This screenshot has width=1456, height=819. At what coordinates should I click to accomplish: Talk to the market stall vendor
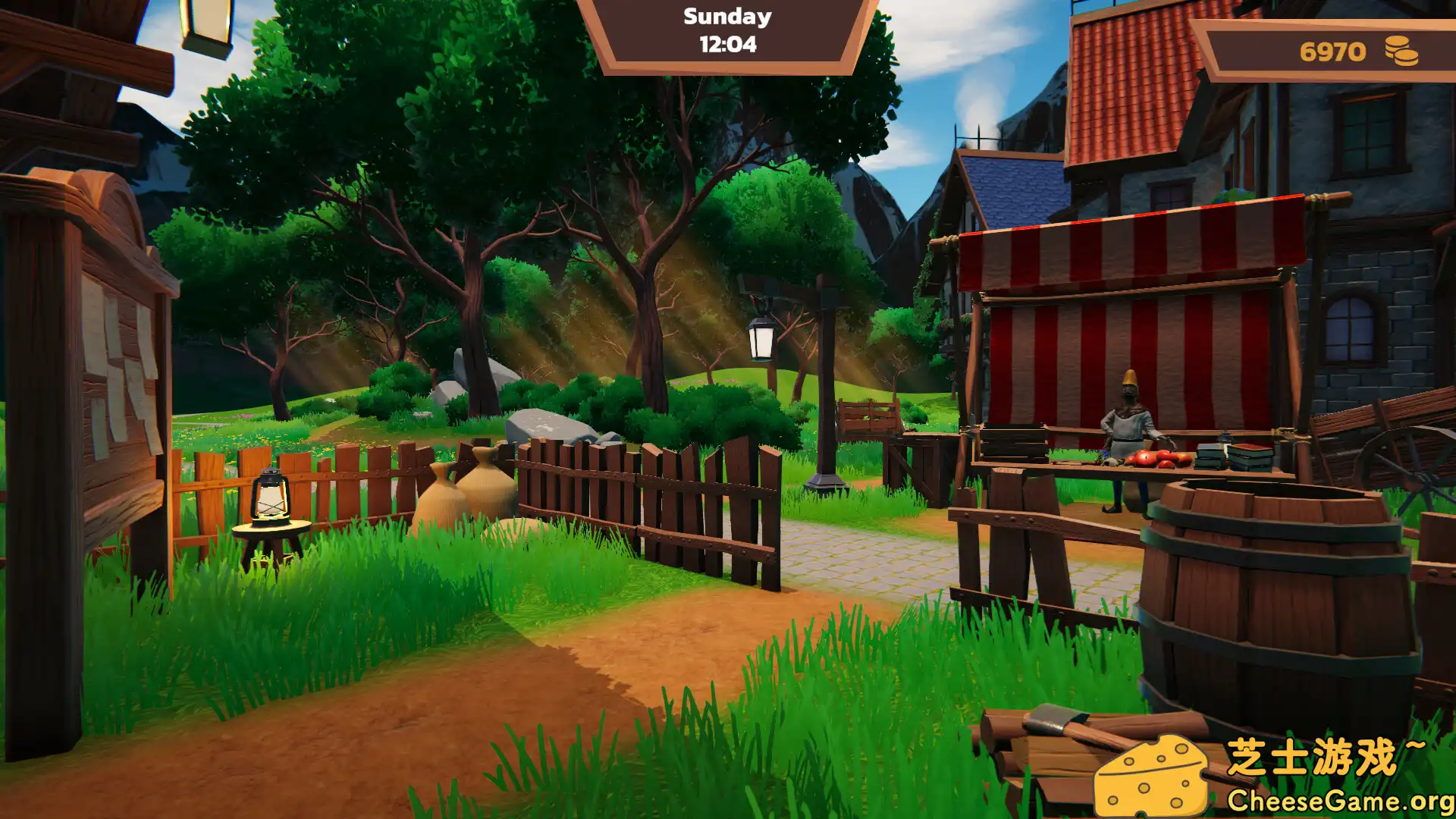pos(1130,421)
